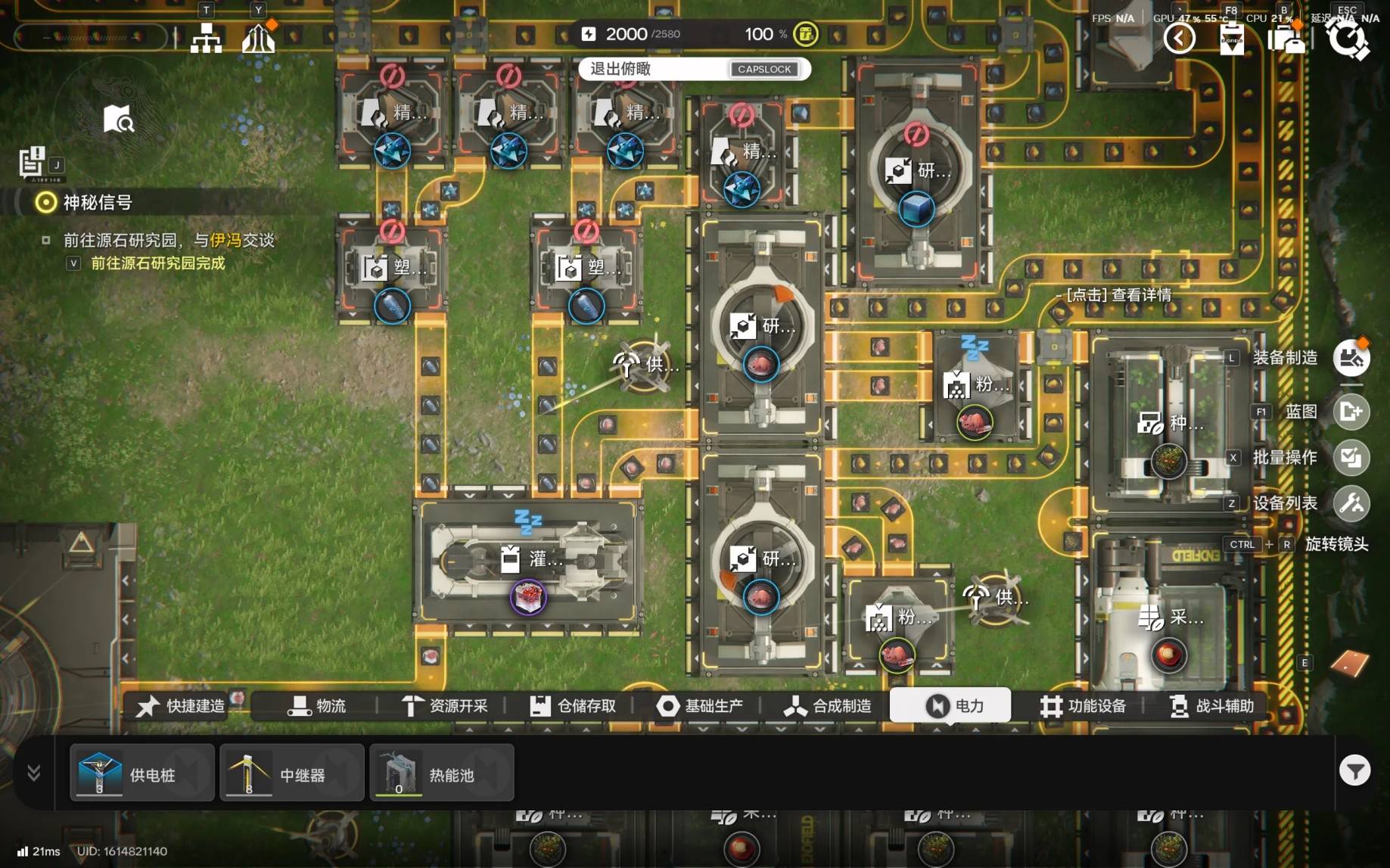Screen dimensions: 1390x868
Task: Pick the 热能池 thermal pool building
Action: click(441, 773)
